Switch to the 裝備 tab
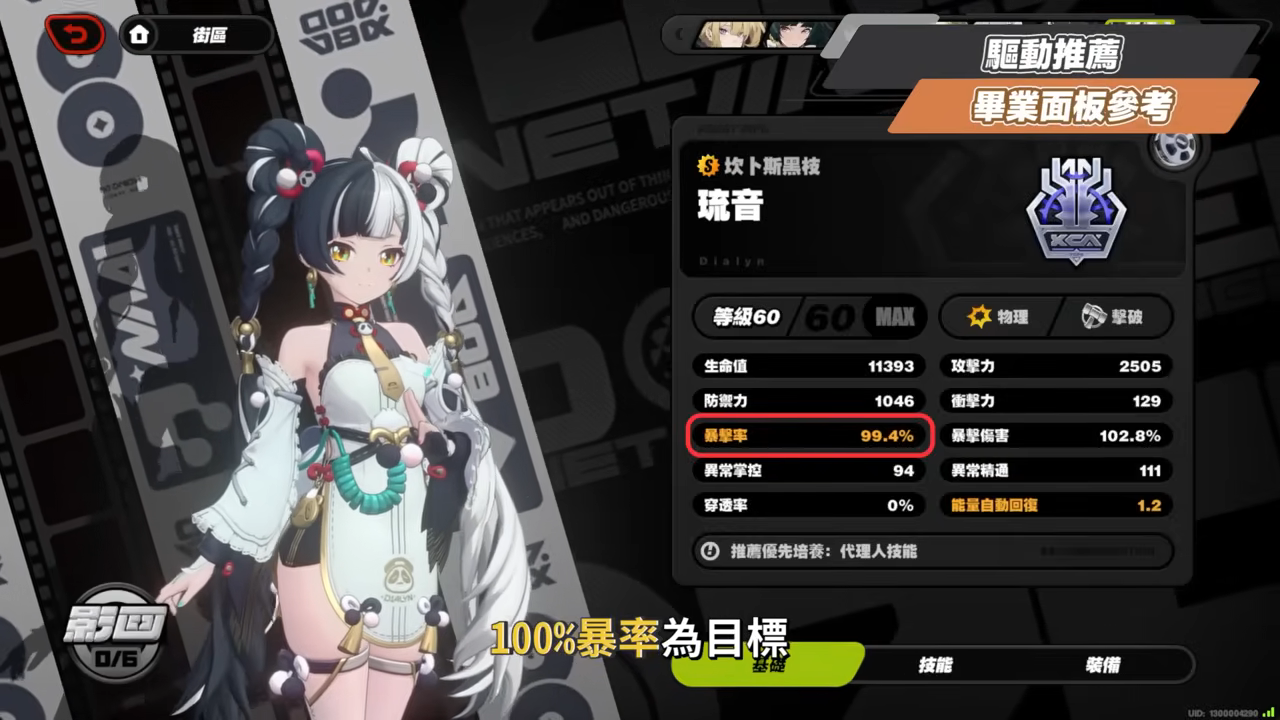Screen dimensions: 1280x720 tap(1103, 663)
